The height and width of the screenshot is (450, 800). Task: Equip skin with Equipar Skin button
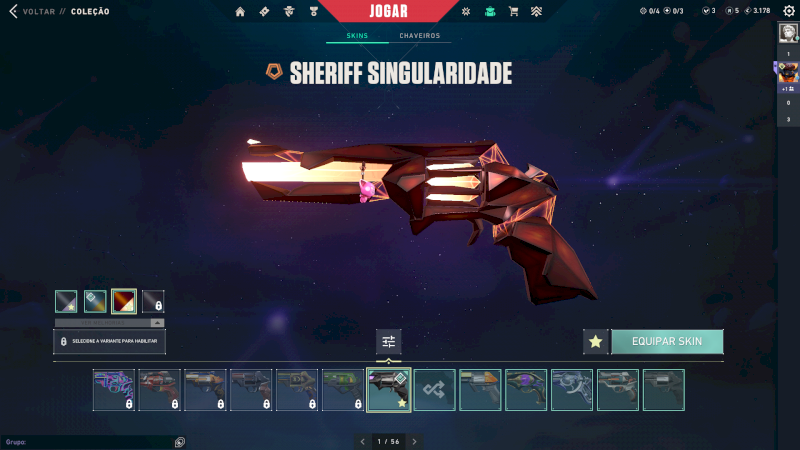(x=667, y=341)
